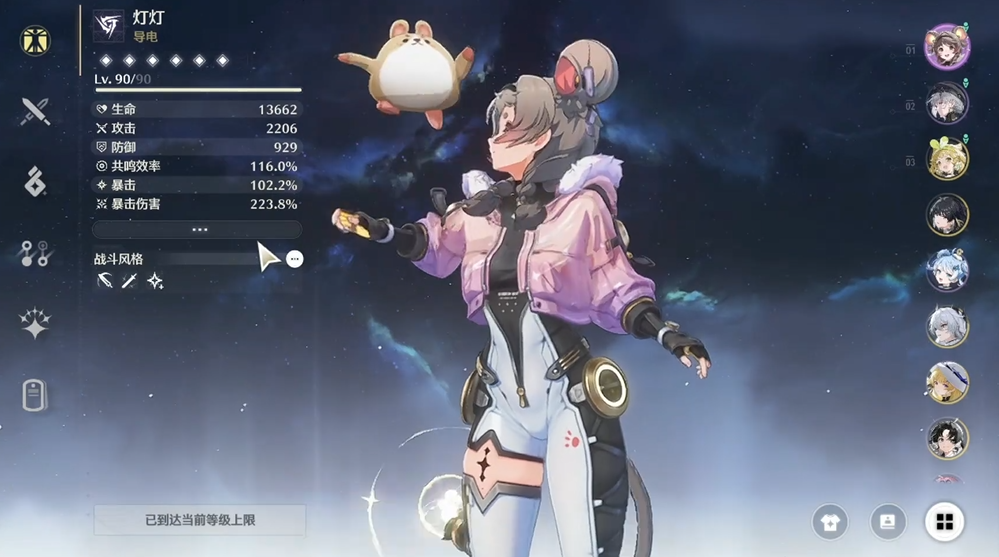Select the black-haired character portrait under slot 03
Viewport: 999px width, 557px height.
coord(946,214)
